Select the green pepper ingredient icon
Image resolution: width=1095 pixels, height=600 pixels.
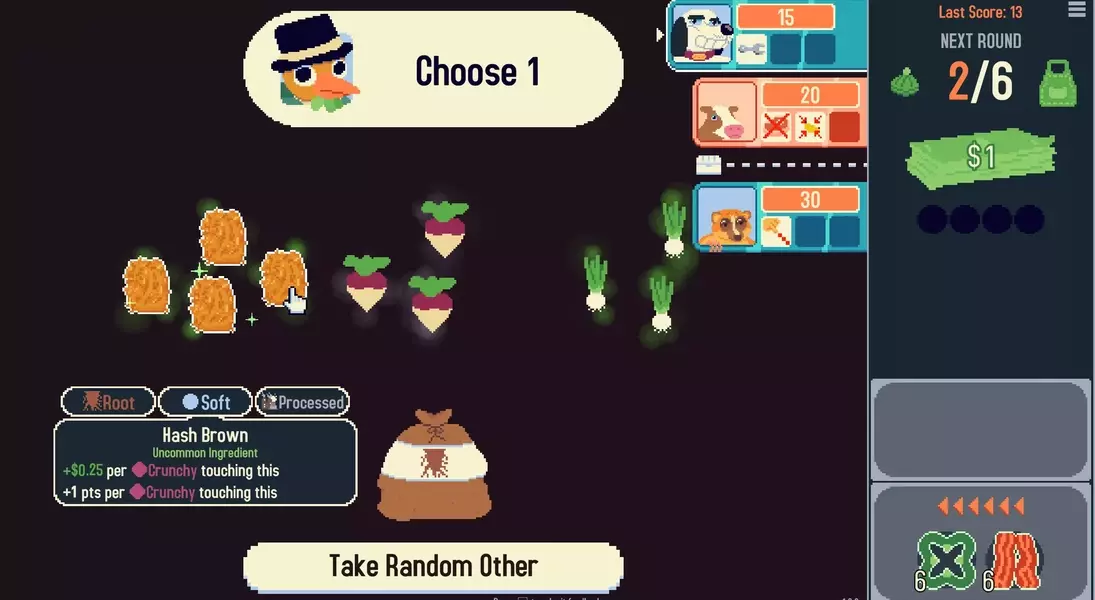coord(946,561)
